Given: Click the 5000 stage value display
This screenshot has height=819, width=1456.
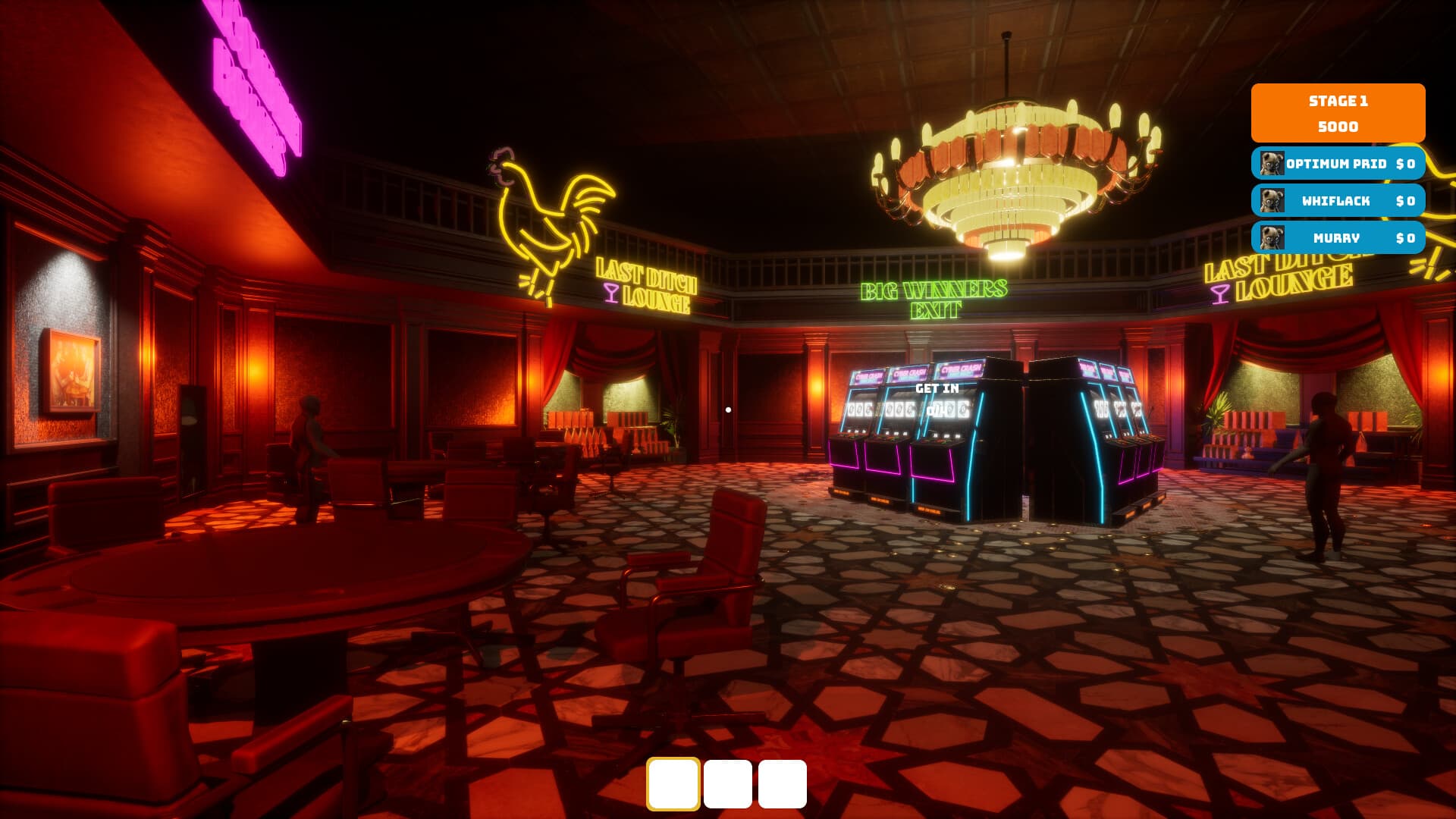Looking at the screenshot, I should click(1338, 128).
